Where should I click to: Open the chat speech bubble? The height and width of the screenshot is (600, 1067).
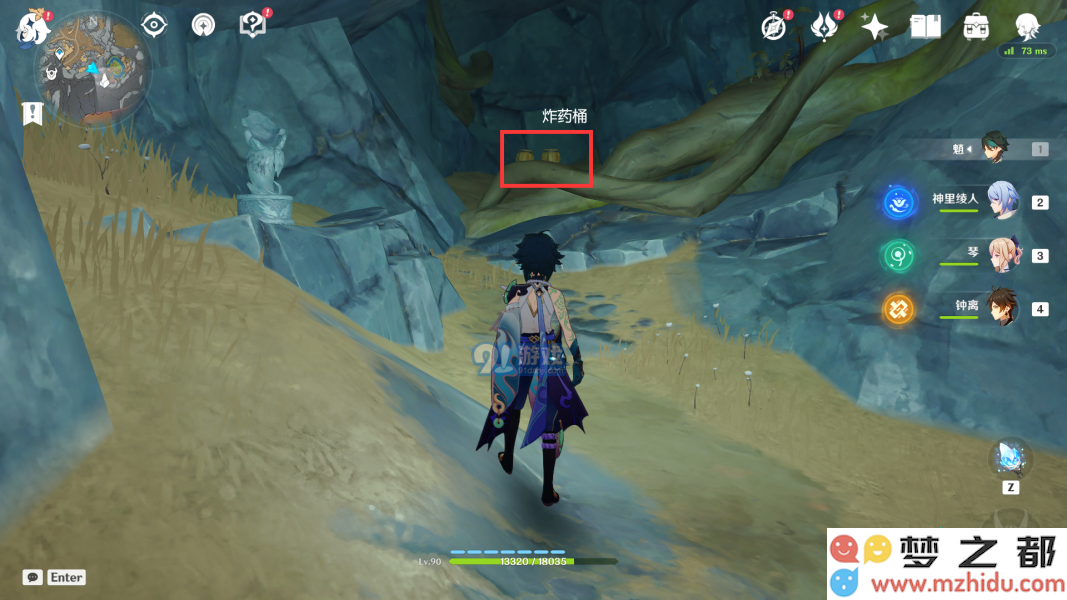click(33, 577)
